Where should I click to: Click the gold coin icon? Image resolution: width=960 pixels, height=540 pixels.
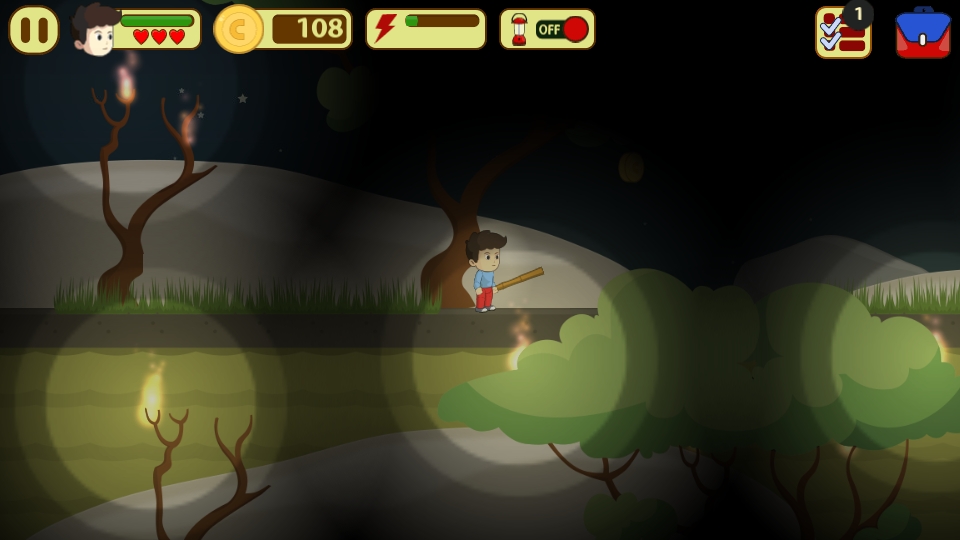238,29
